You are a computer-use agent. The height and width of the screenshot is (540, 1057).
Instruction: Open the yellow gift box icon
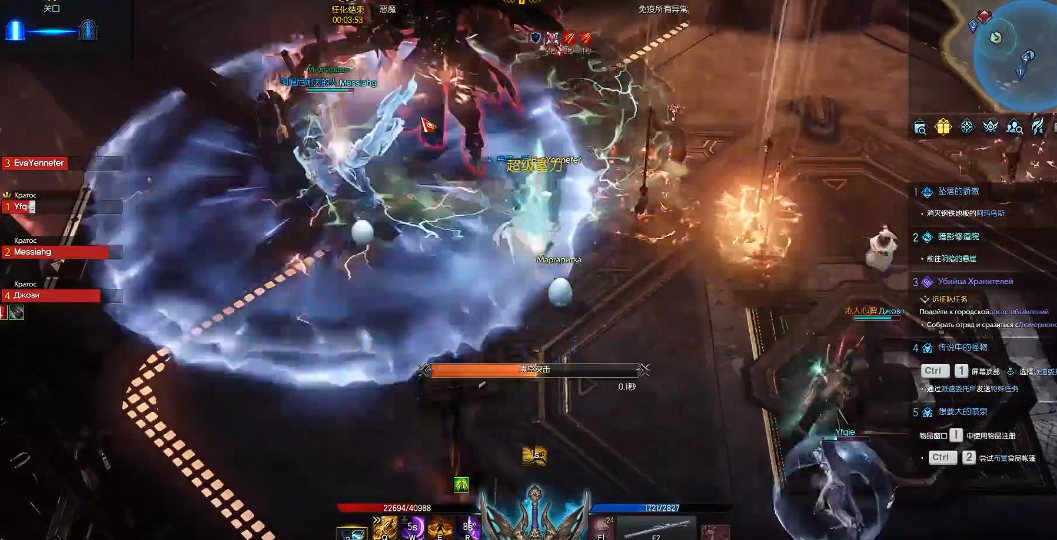(943, 127)
